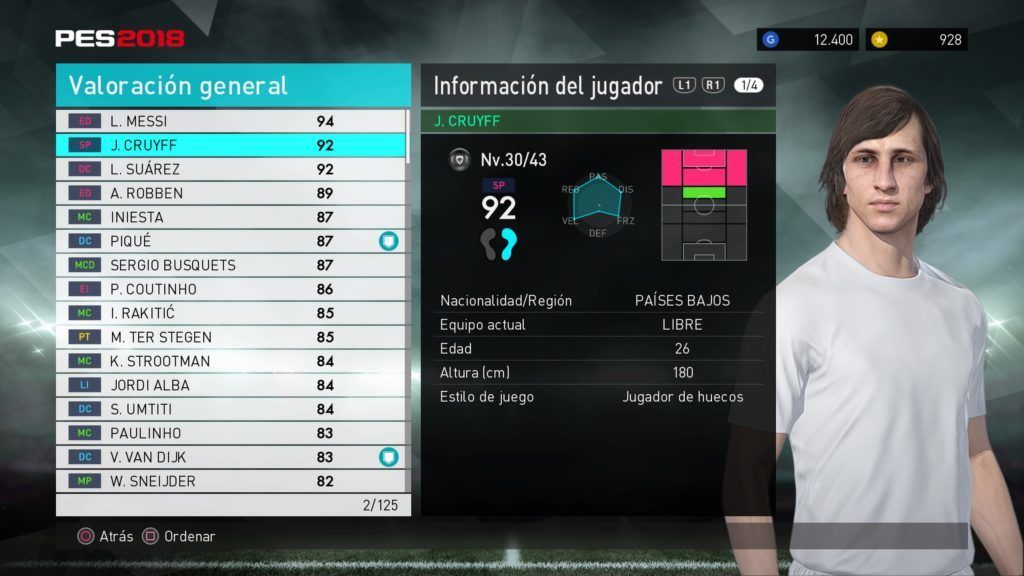The height and width of the screenshot is (576, 1024).
Task: Pick L. Suárez from the list
Action: [x=232, y=169]
